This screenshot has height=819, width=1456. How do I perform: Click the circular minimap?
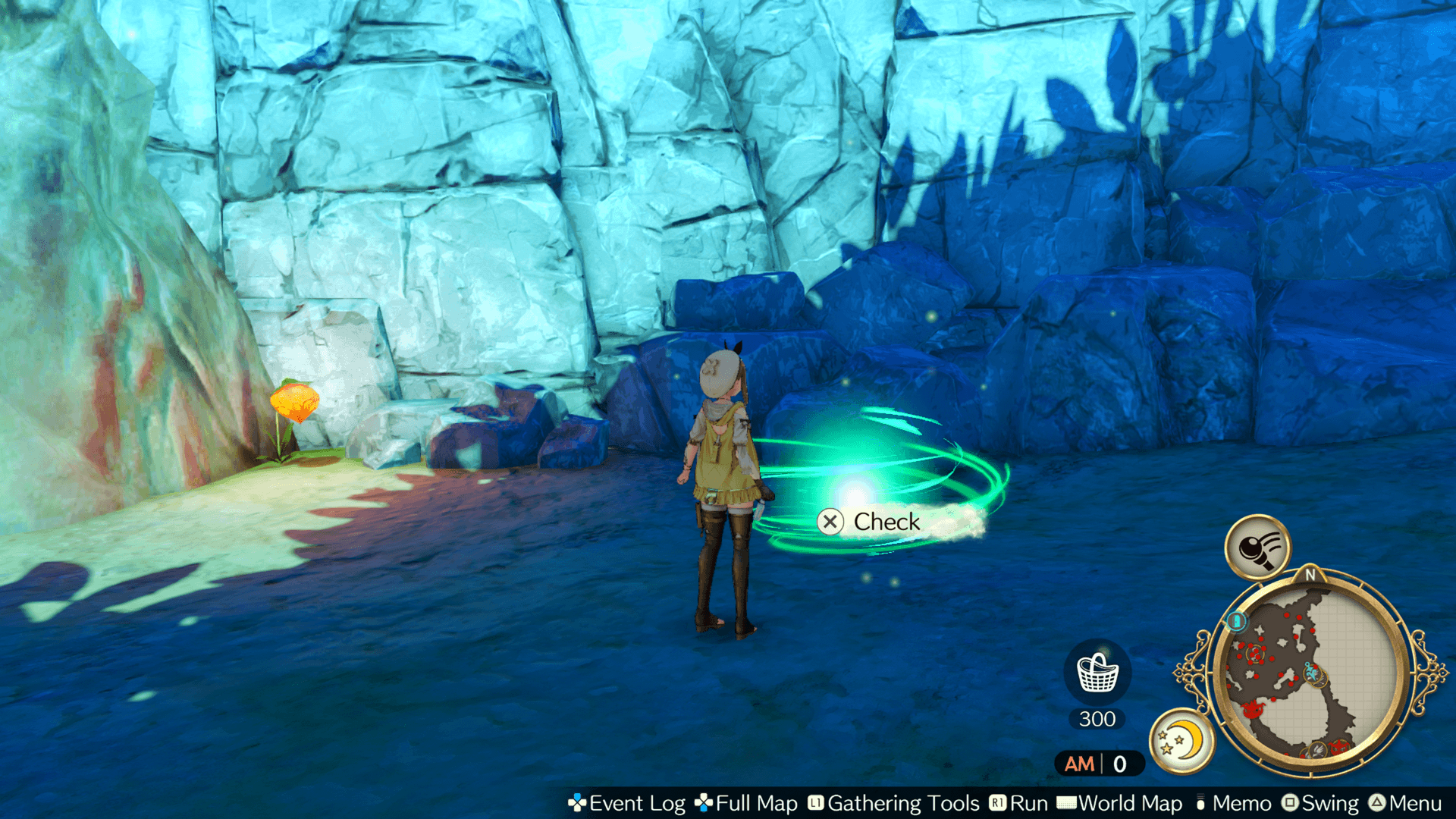(1310, 673)
